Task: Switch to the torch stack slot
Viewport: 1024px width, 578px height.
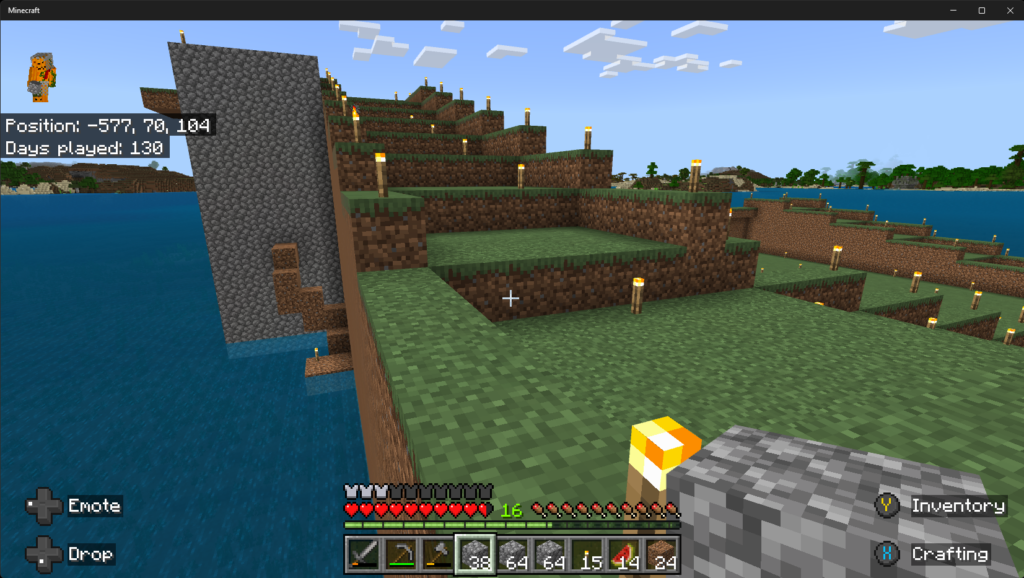Action: [x=586, y=554]
